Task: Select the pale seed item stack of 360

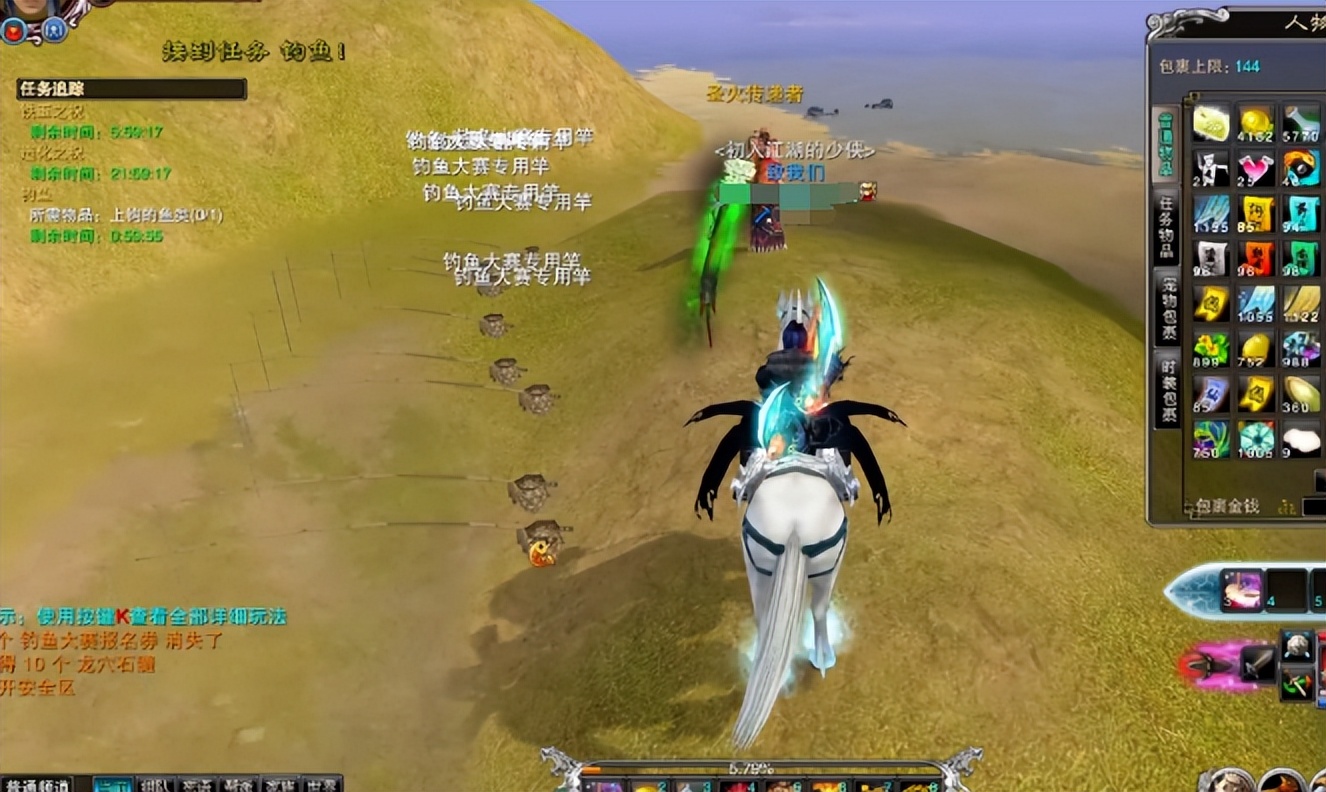Action: (x=1301, y=394)
